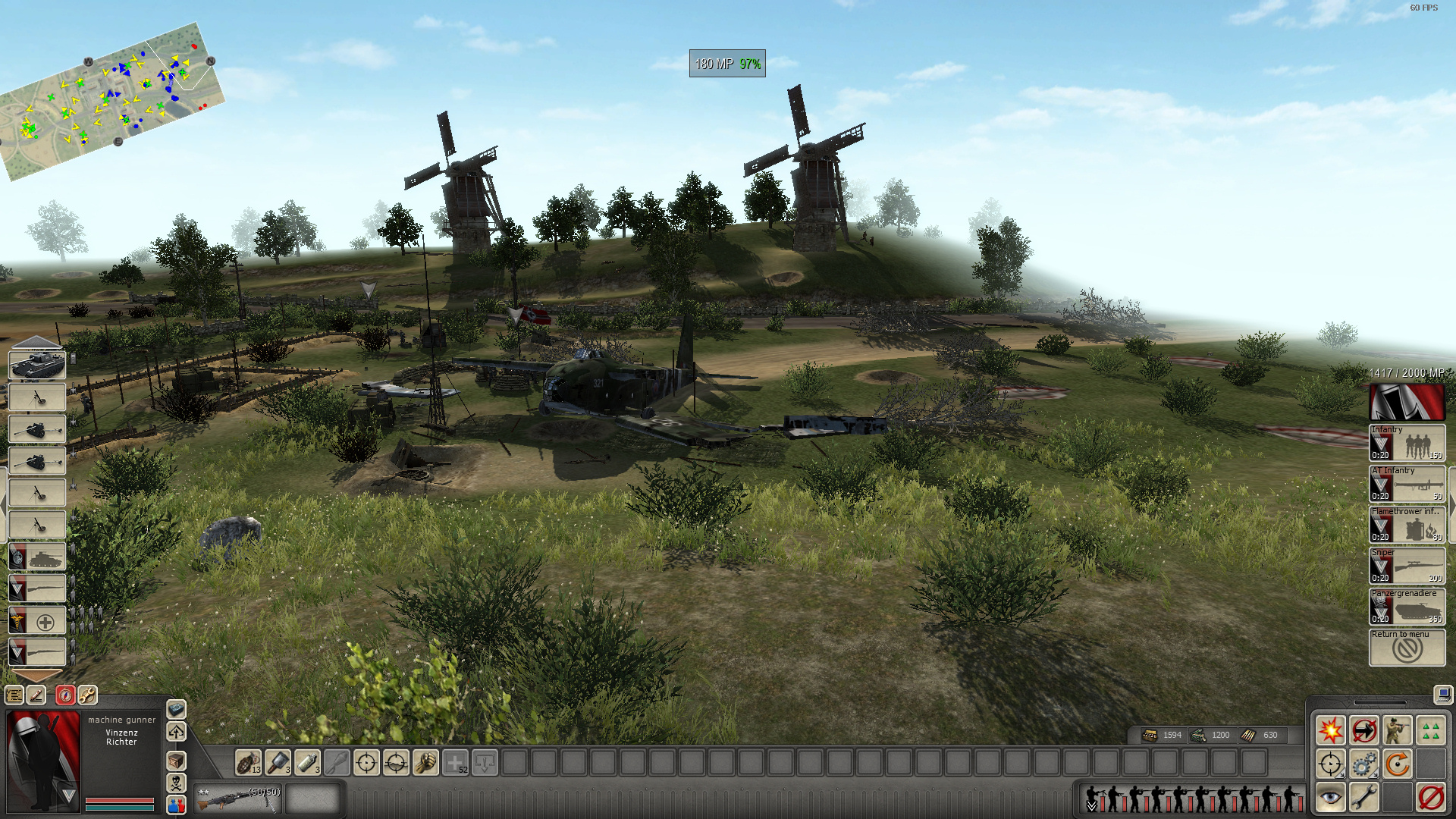Open the tactical minimap
Image resolution: width=1456 pixels, height=819 pixels.
click(112, 99)
